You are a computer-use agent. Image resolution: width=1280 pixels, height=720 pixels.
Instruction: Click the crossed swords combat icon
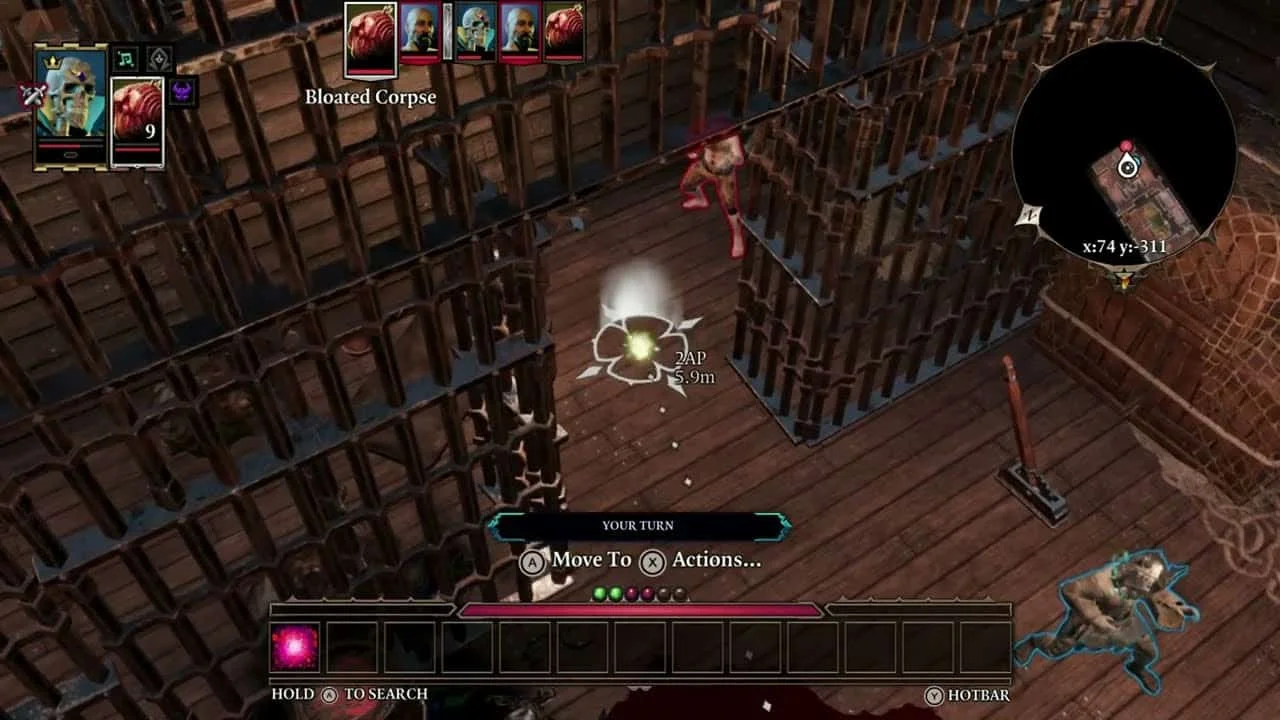(33, 95)
